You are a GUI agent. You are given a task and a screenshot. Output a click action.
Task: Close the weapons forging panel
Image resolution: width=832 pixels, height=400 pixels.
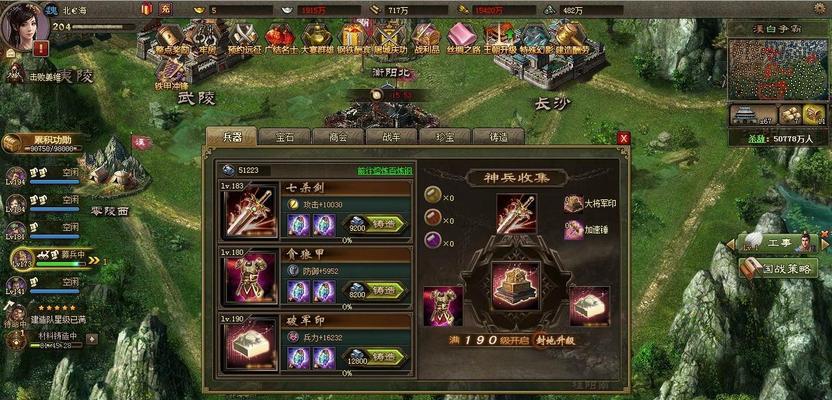pyautogui.click(x=624, y=138)
